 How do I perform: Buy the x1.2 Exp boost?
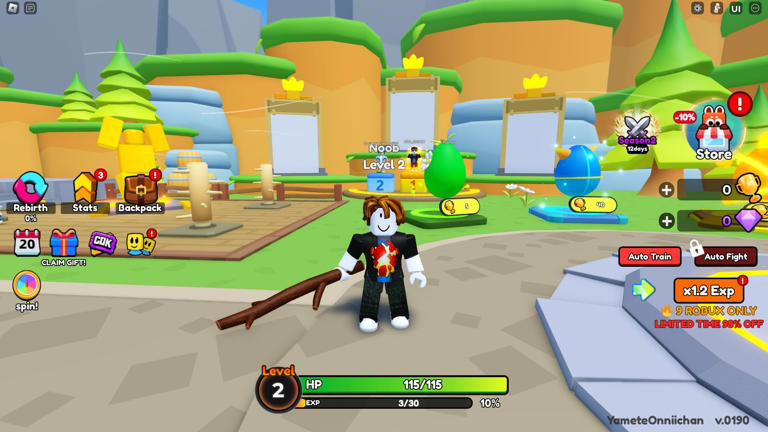pos(708,291)
